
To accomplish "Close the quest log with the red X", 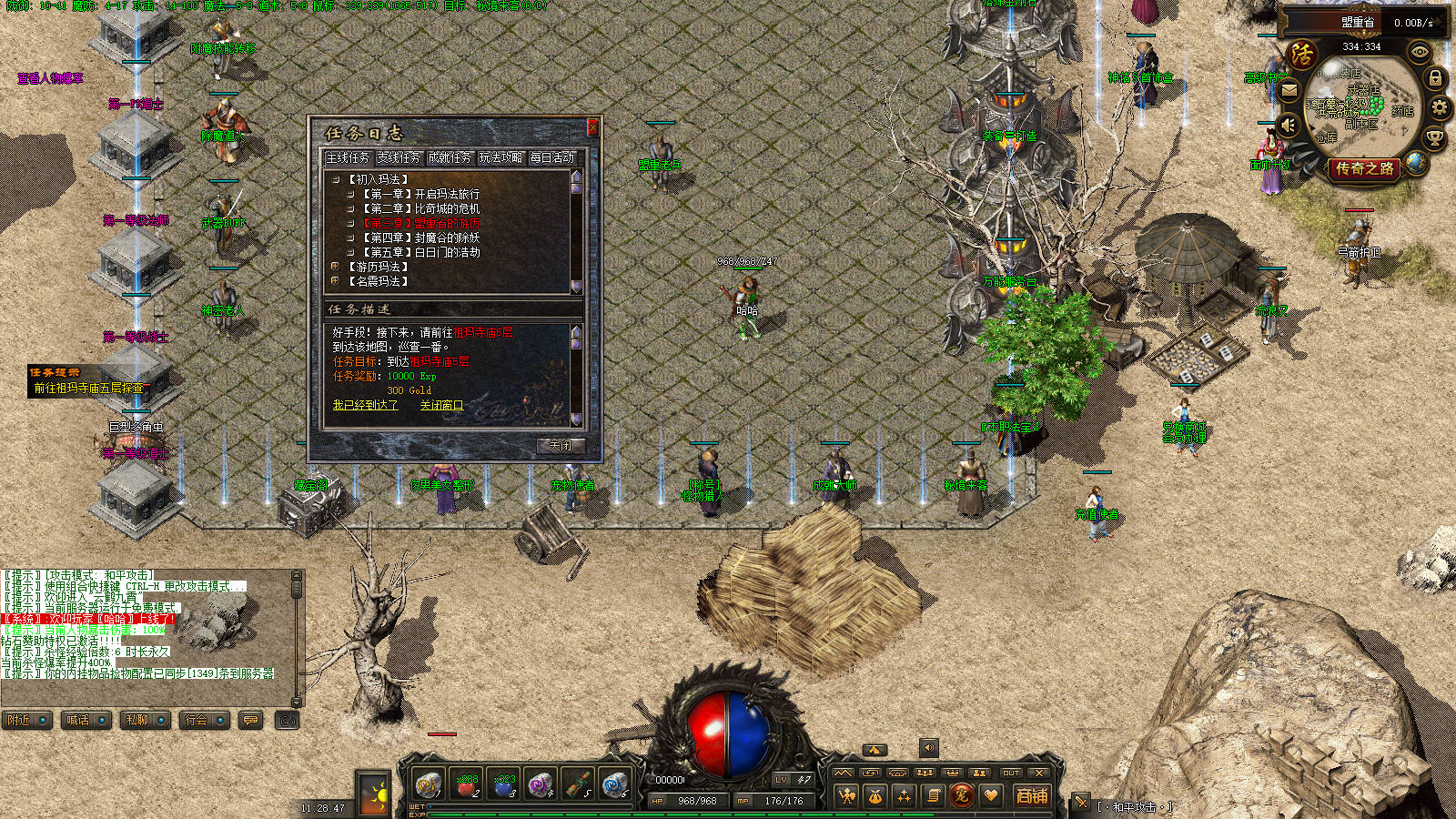I will [592, 126].
